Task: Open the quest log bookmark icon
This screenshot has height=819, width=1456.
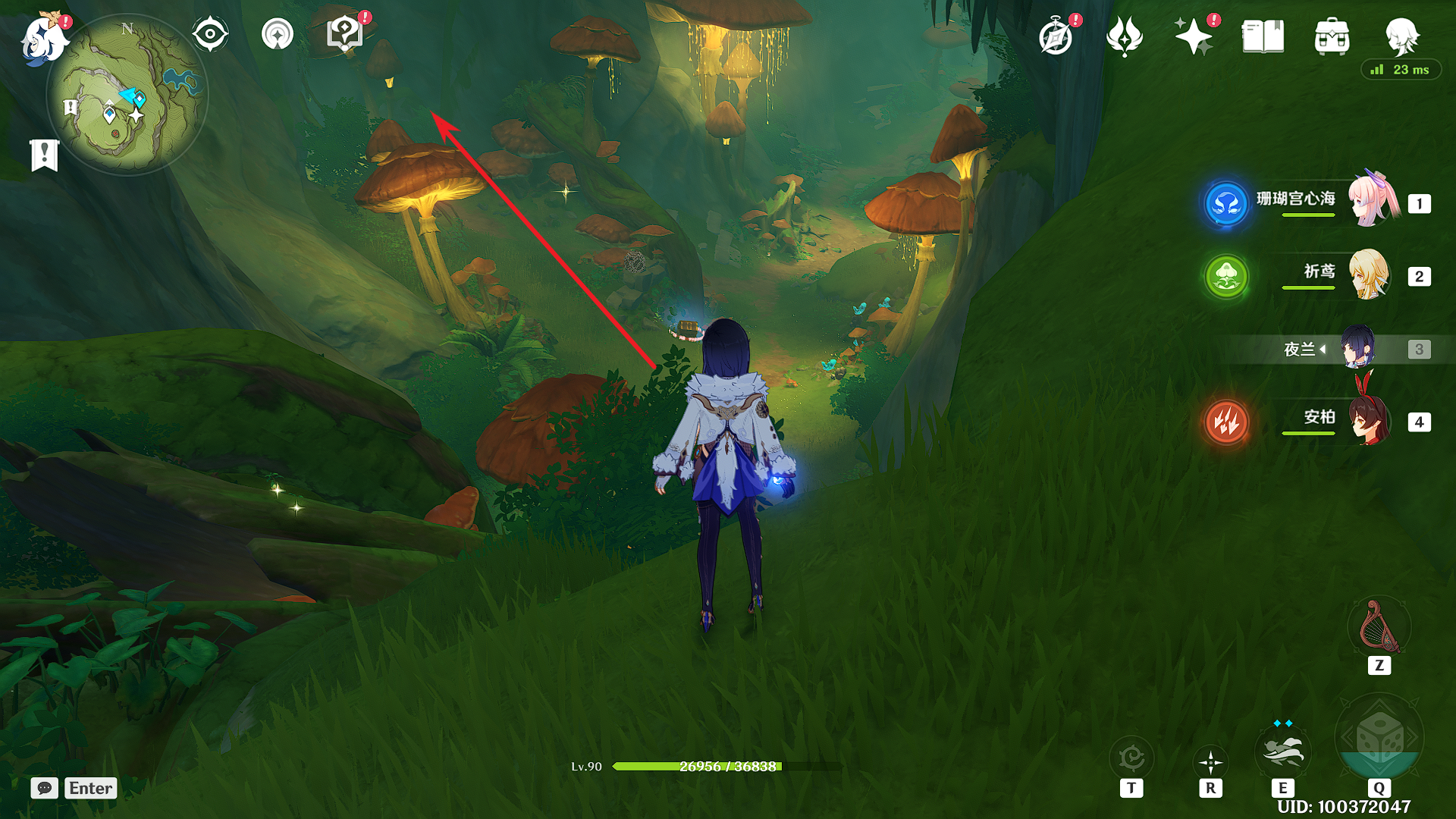Action: [45, 155]
